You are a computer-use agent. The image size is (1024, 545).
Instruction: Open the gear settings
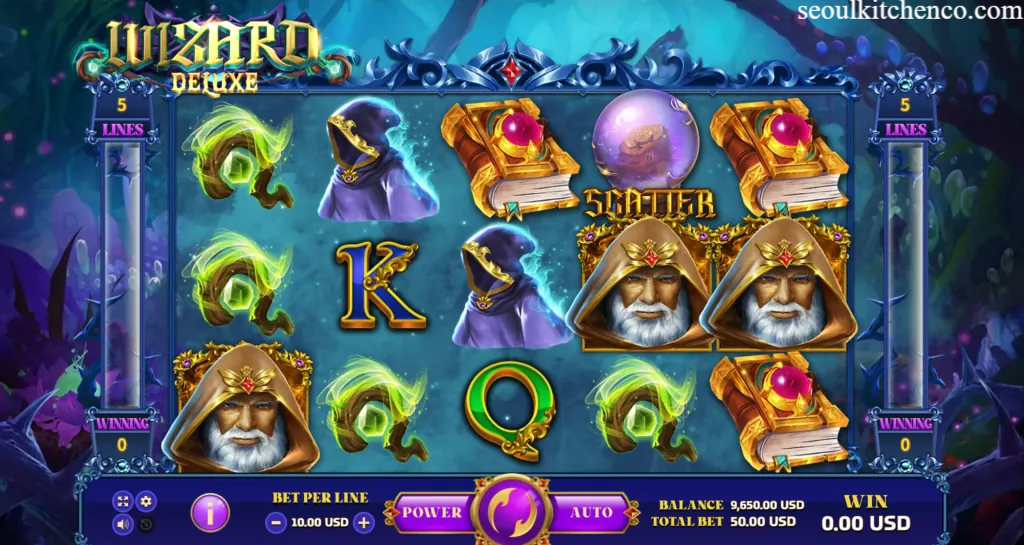(146, 501)
